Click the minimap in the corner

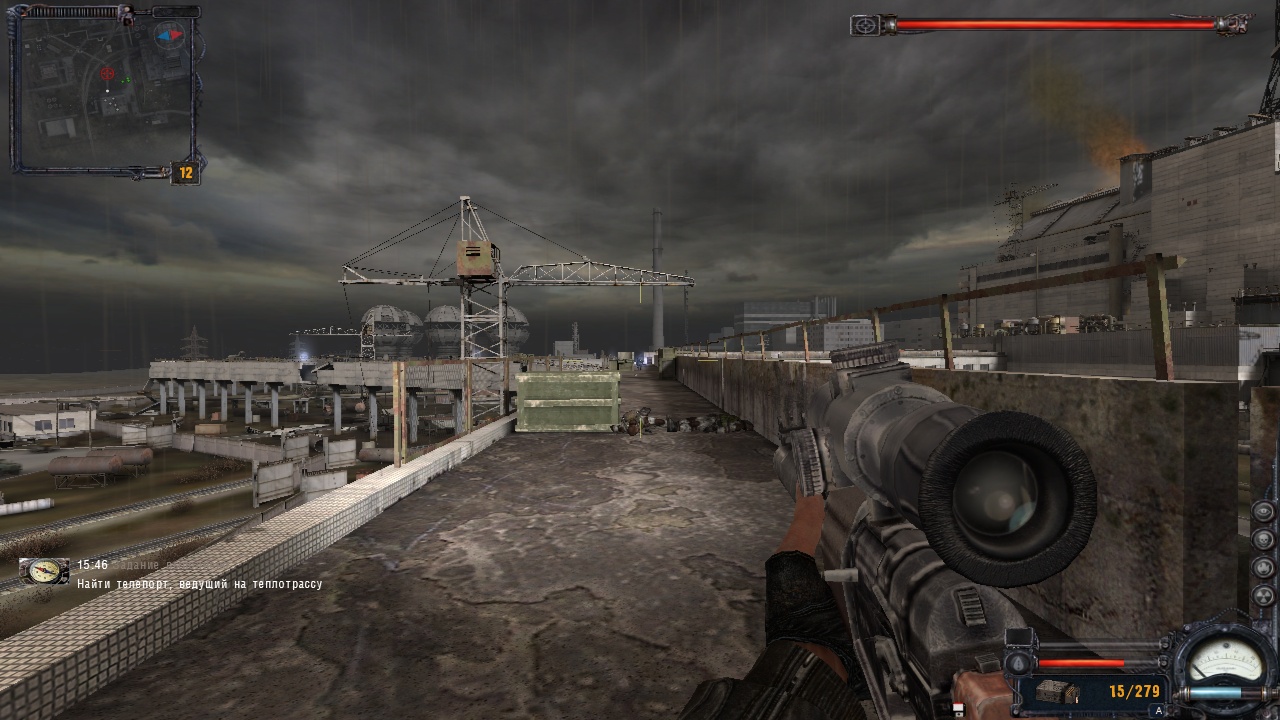point(103,92)
